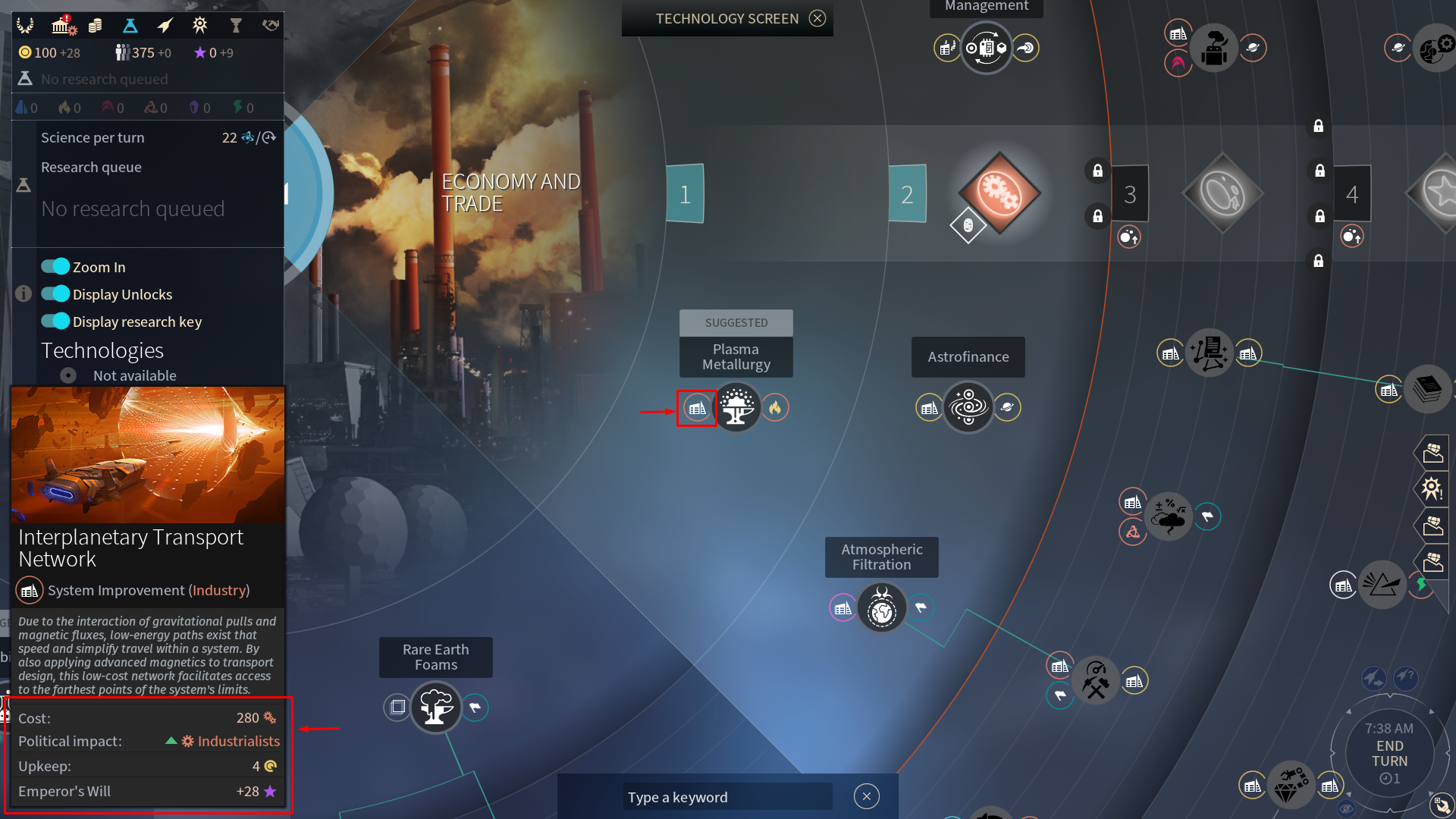Viewport: 1456px width, 819px height.
Task: Open the research flask screen icon
Action: [130, 26]
